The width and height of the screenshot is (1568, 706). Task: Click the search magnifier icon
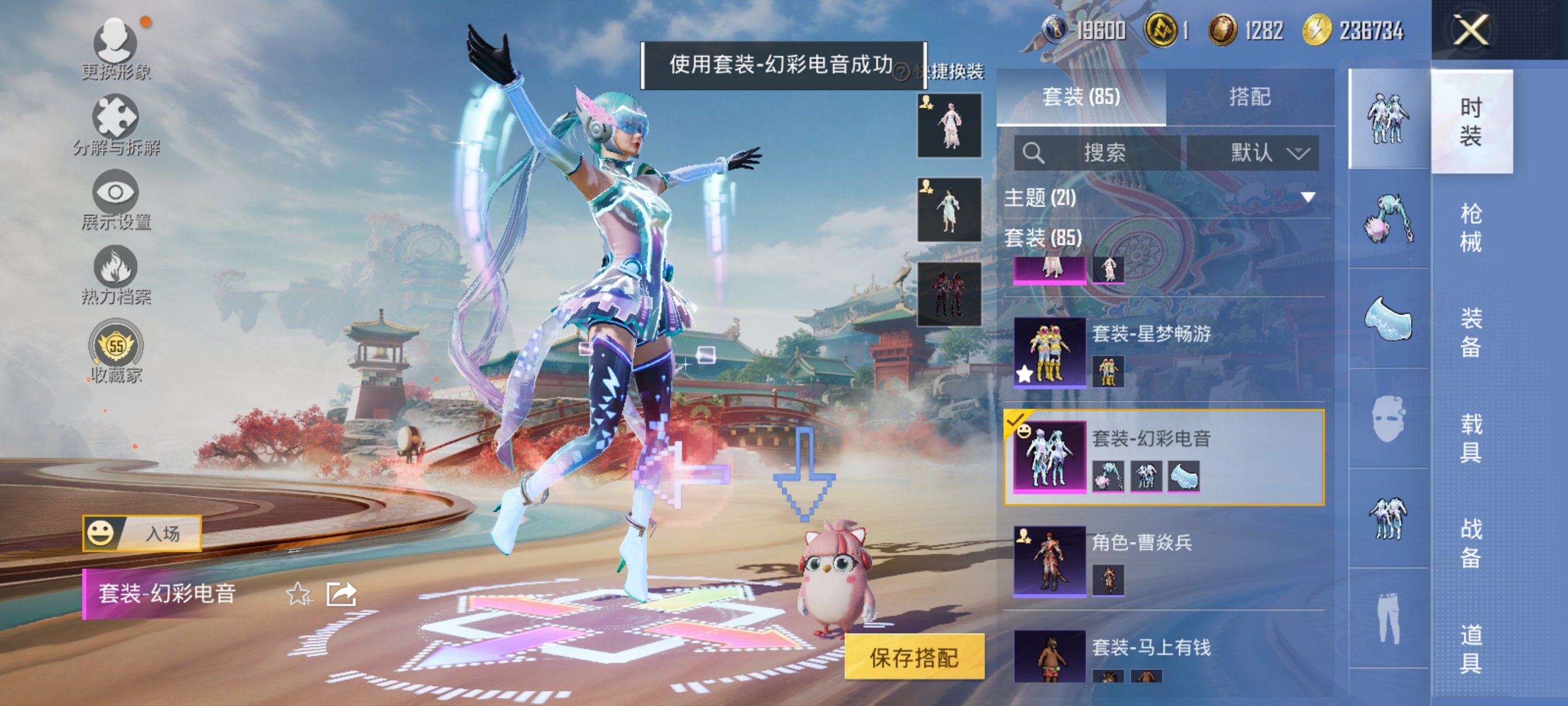[1035, 154]
